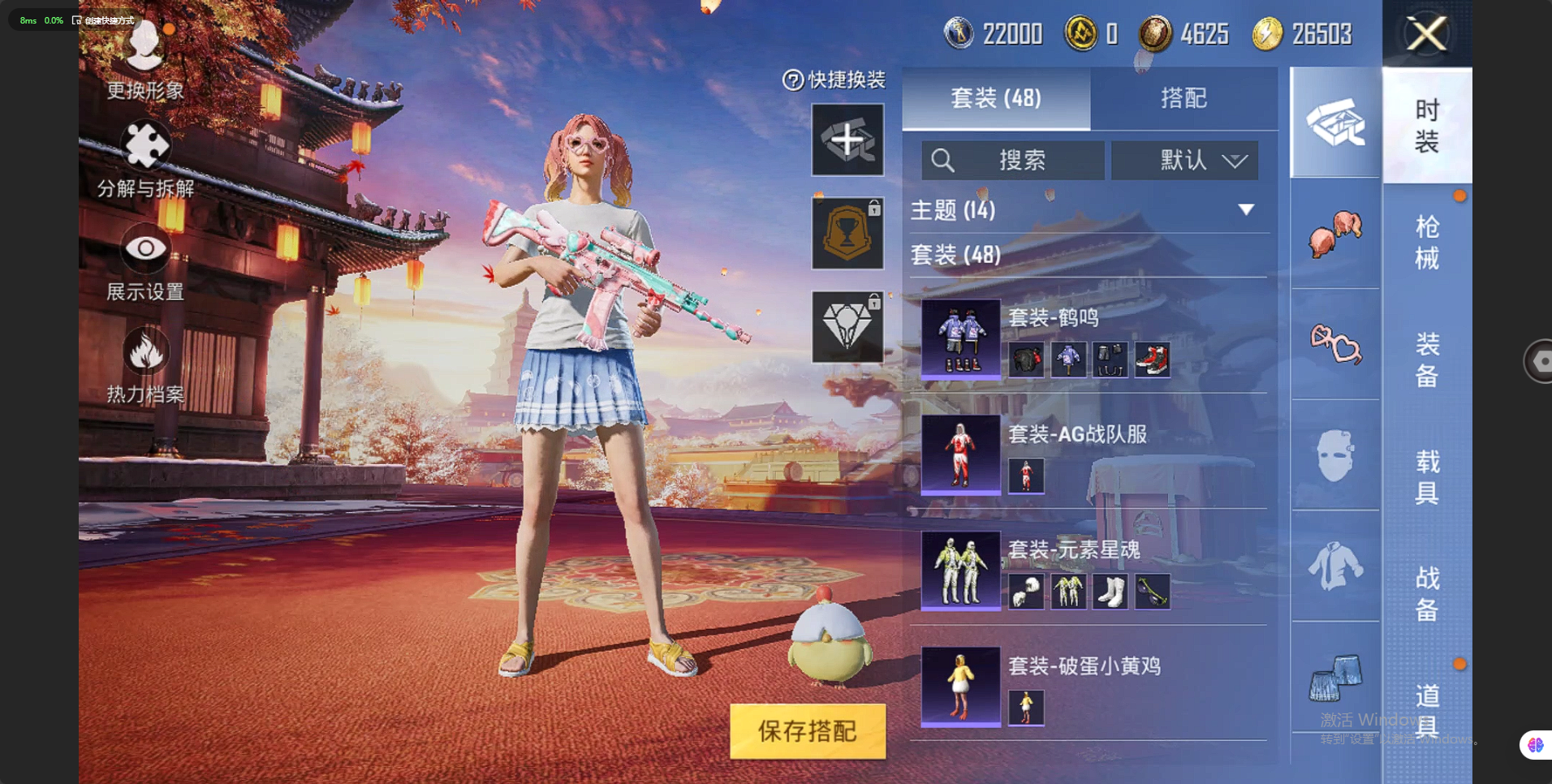Open the 默认 sort dropdown
Image resolution: width=1552 pixels, height=784 pixels.
pos(1184,160)
